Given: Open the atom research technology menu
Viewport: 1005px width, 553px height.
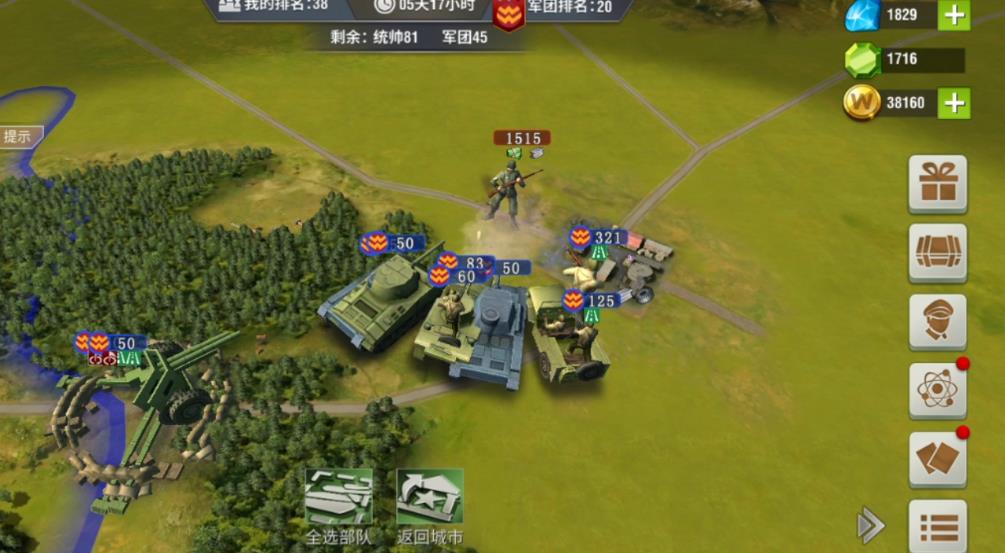Looking at the screenshot, I should 937,390.
